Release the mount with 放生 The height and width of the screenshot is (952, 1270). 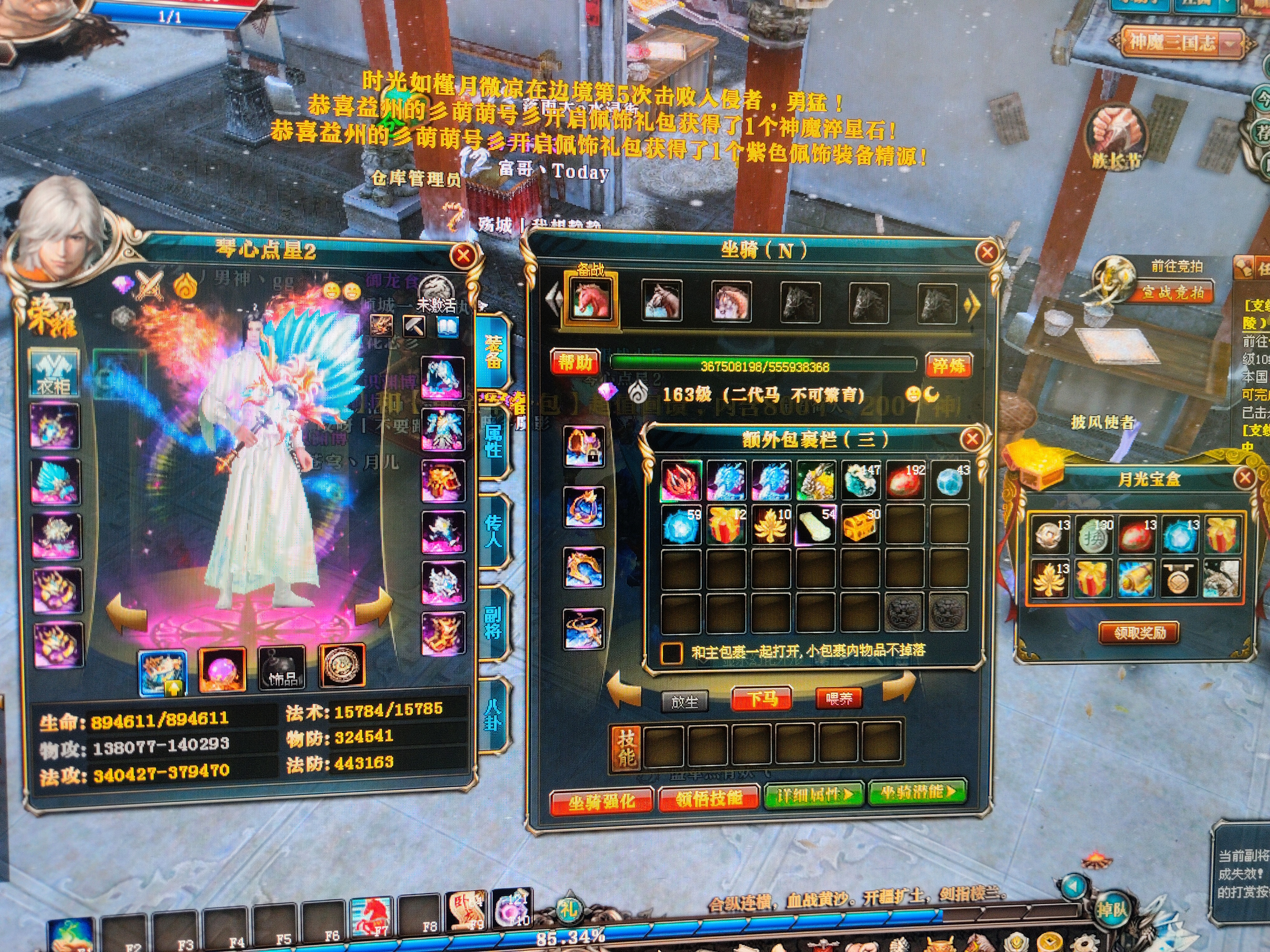(x=684, y=701)
